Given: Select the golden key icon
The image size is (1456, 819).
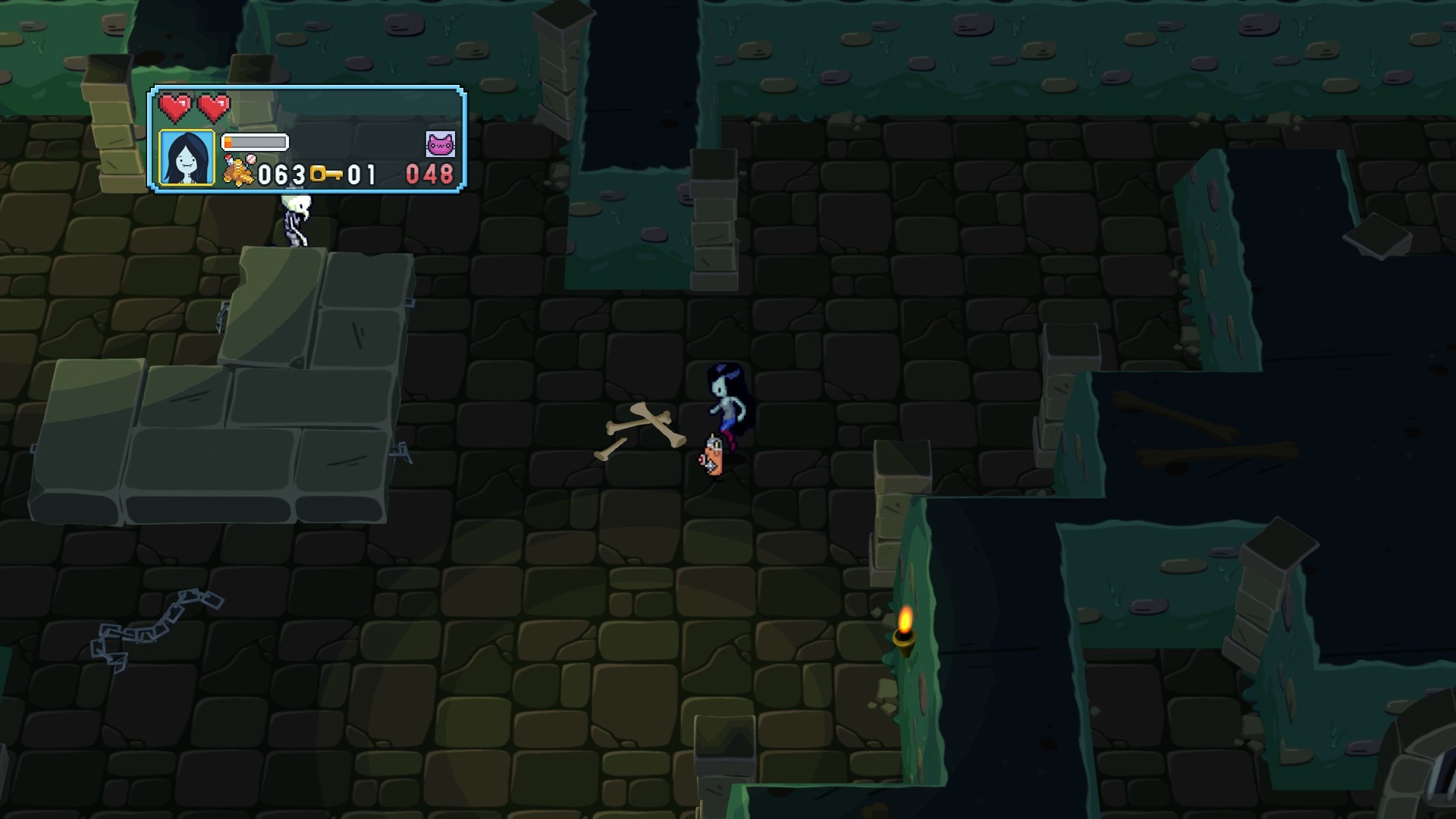Looking at the screenshot, I should click(x=326, y=174).
